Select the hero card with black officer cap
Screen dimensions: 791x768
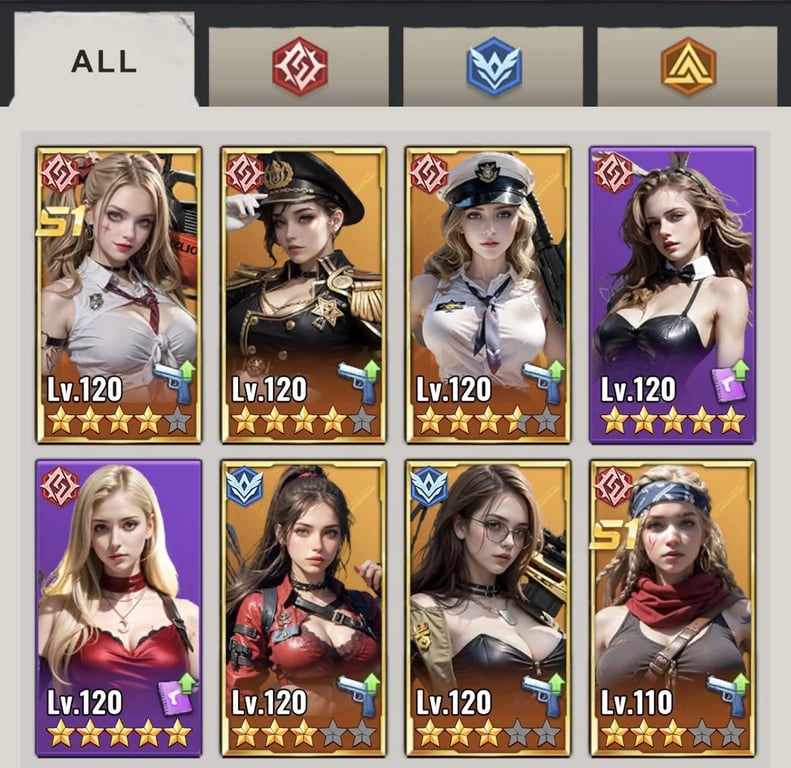(304, 295)
